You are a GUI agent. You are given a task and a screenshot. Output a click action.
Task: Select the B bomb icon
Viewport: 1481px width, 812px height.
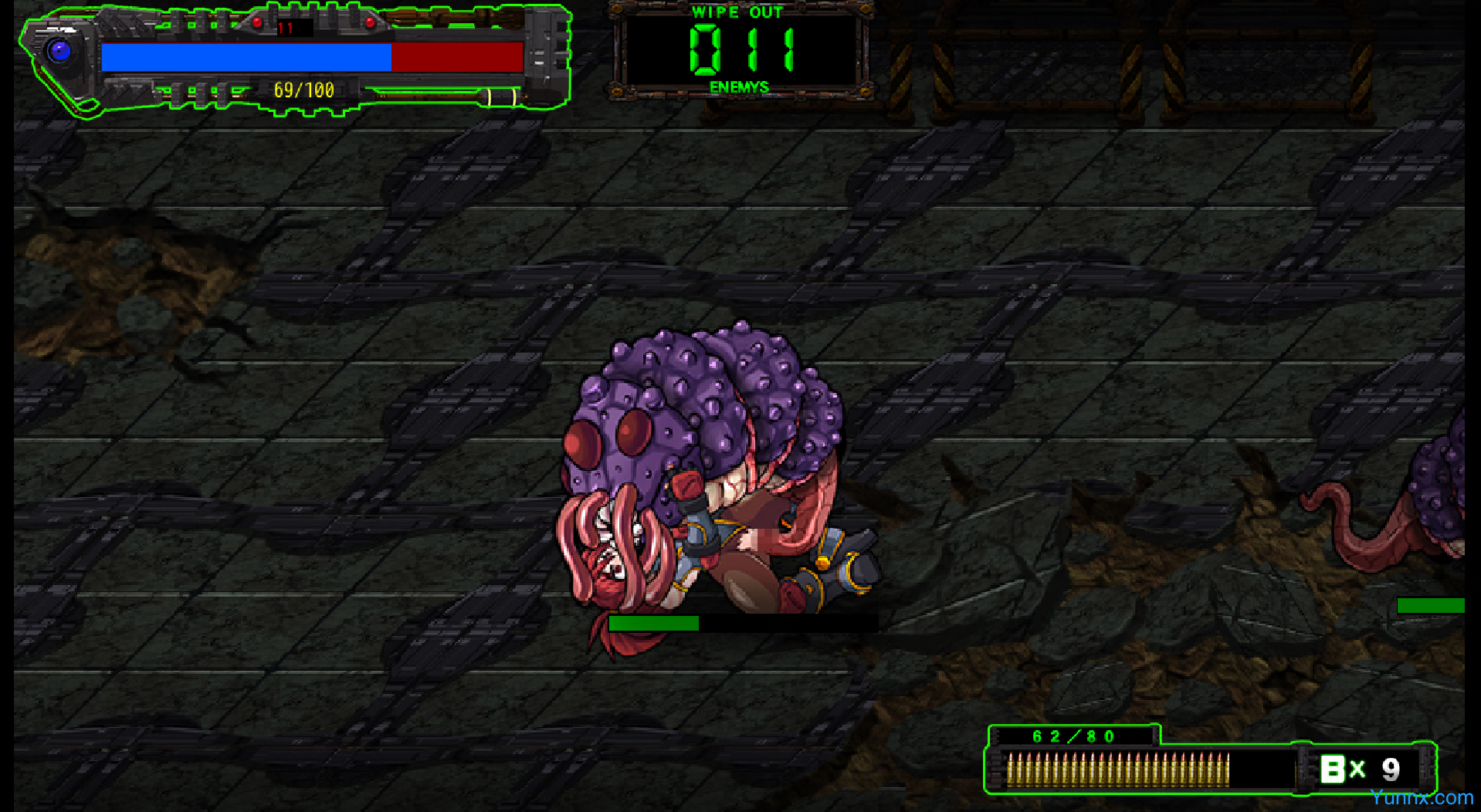[x=1332, y=769]
